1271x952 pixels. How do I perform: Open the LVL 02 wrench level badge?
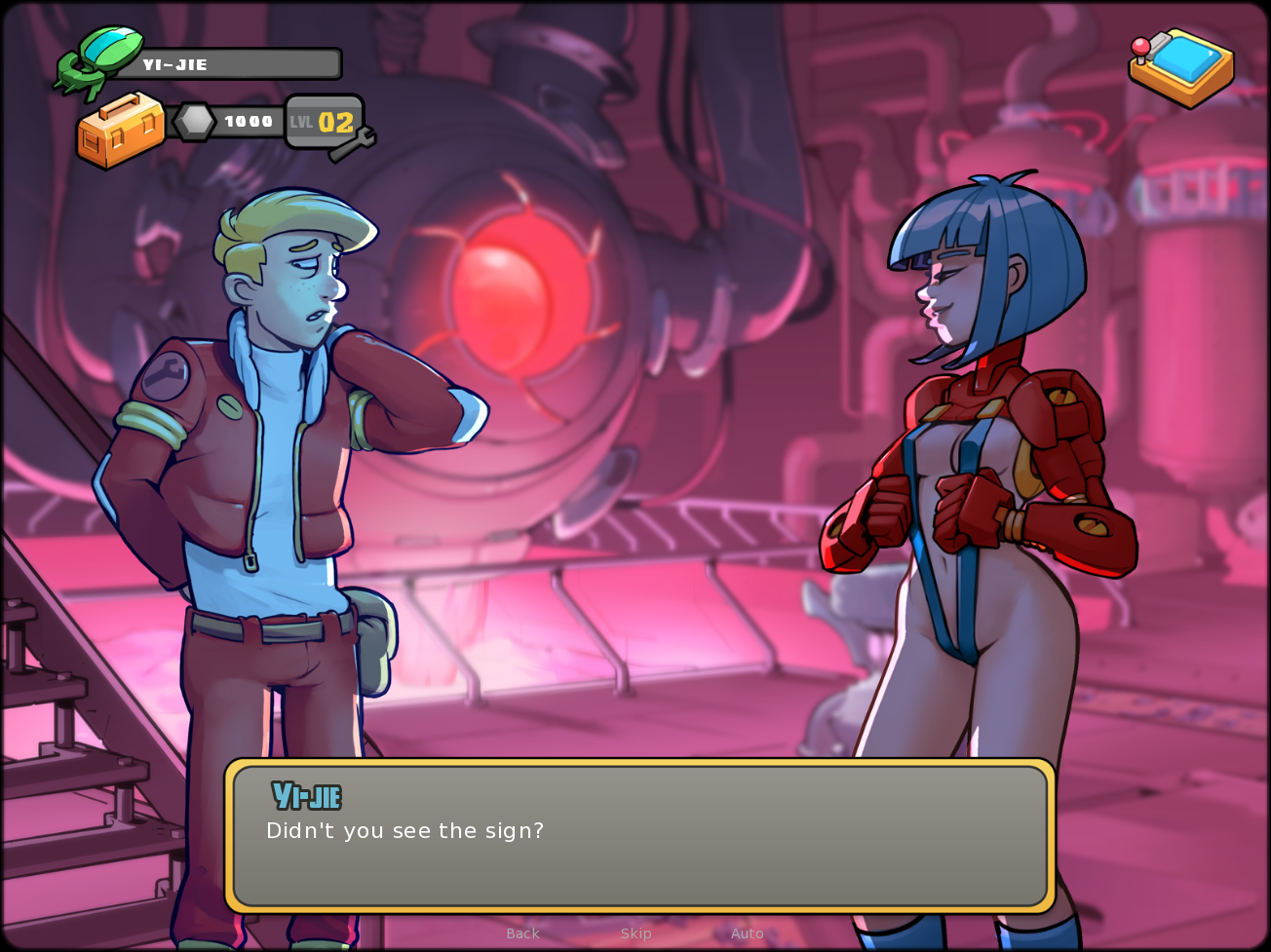(x=324, y=122)
